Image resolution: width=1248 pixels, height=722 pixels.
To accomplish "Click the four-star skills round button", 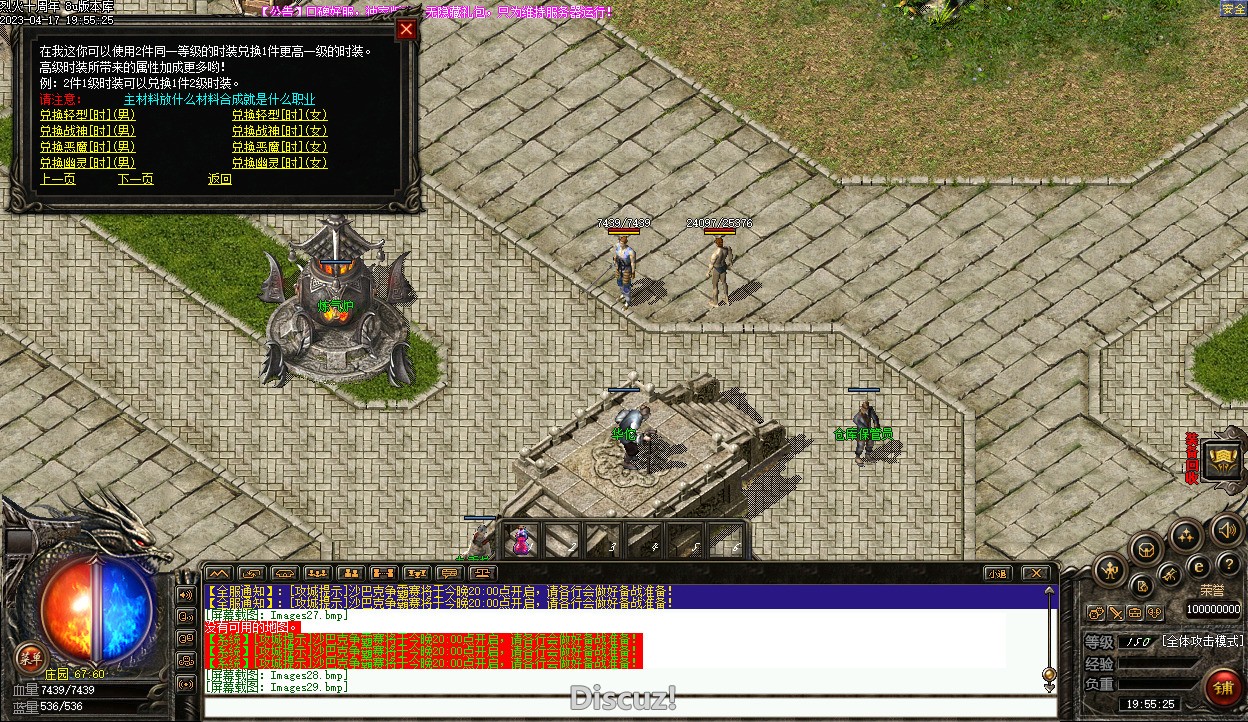I will (x=1186, y=535).
